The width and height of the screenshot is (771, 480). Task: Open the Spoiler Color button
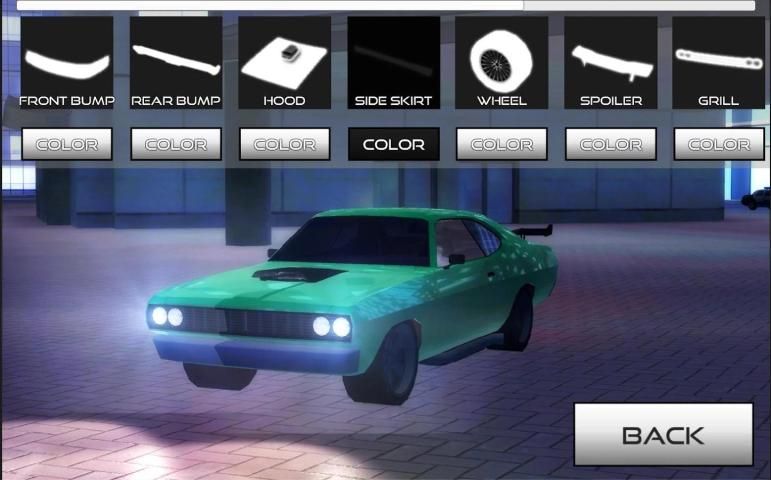pyautogui.click(x=610, y=144)
